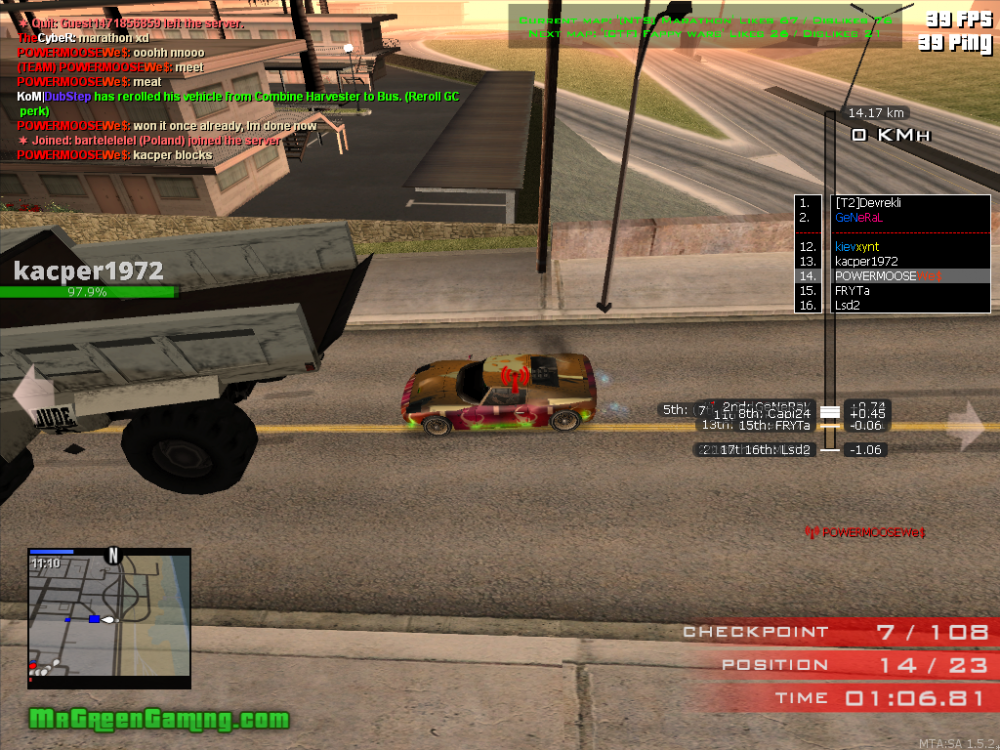Click the MrGreenGaming.com logo

click(x=160, y=719)
